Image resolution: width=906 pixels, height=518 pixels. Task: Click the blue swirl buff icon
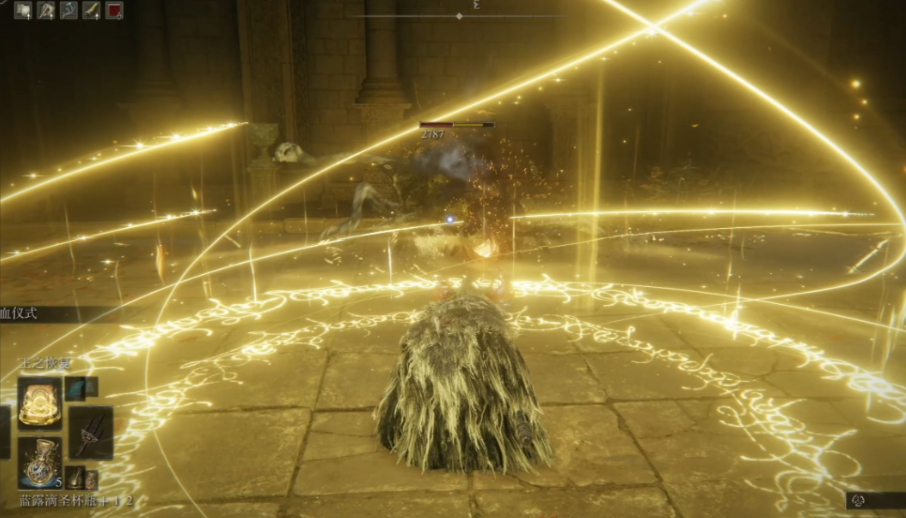[68, 11]
